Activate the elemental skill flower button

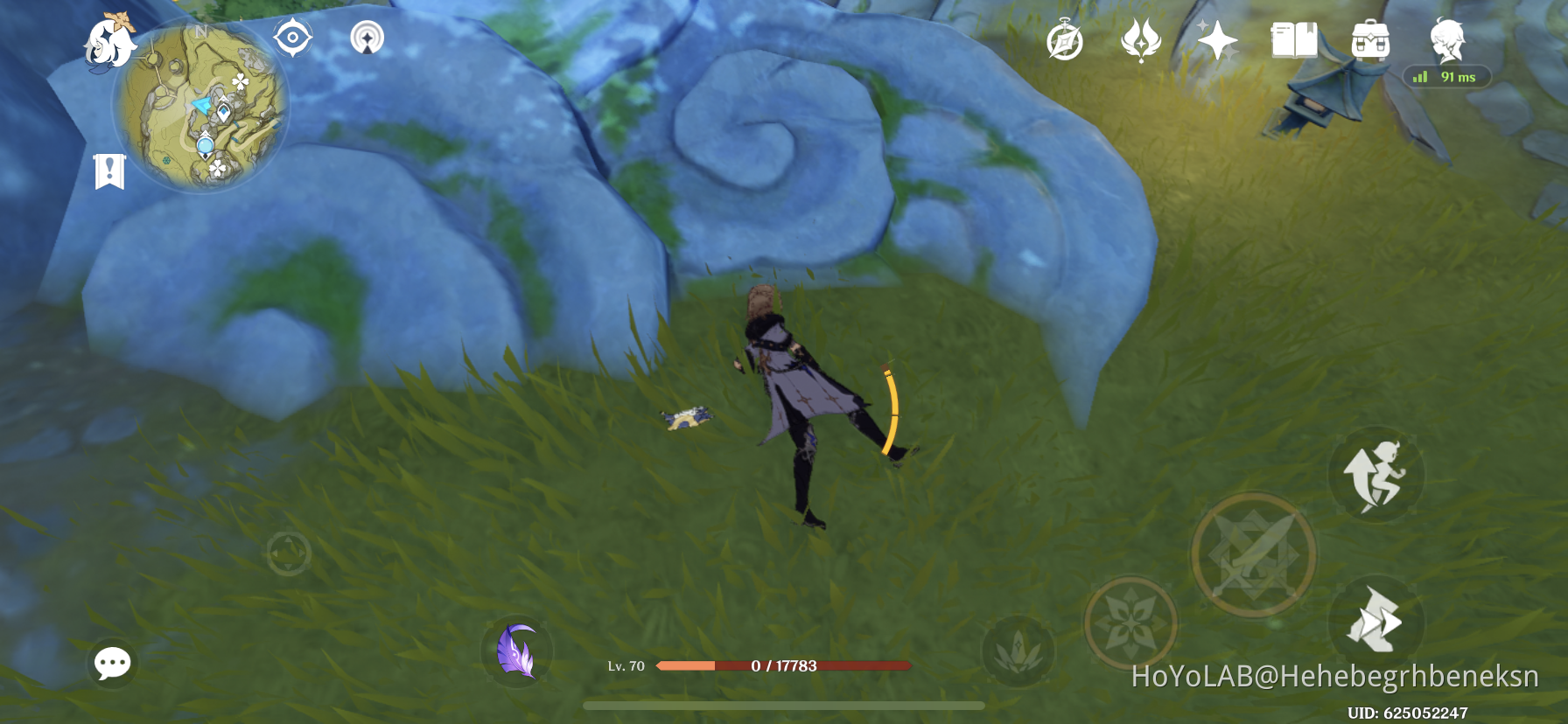(1129, 623)
